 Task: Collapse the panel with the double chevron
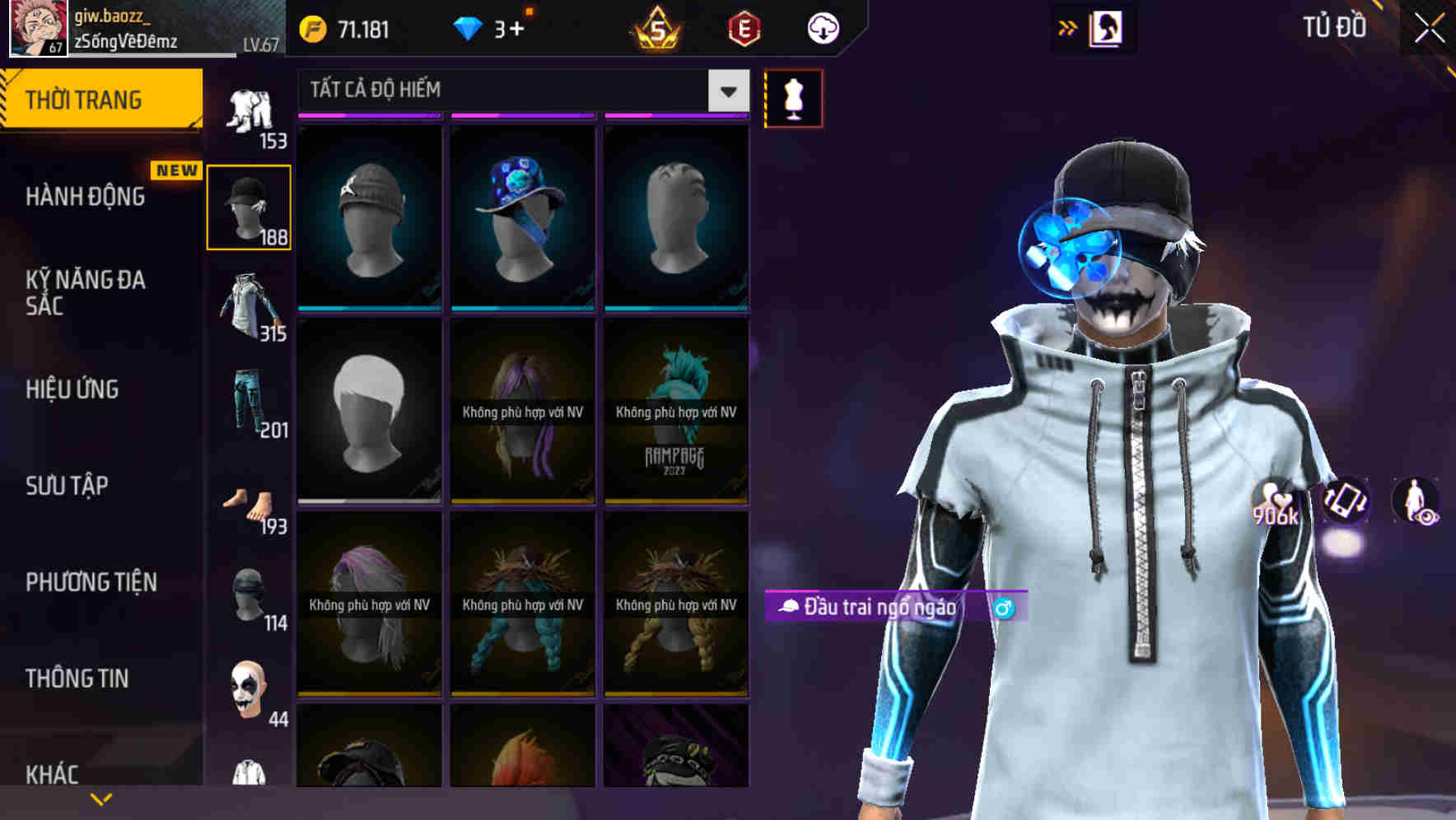coord(1068,27)
